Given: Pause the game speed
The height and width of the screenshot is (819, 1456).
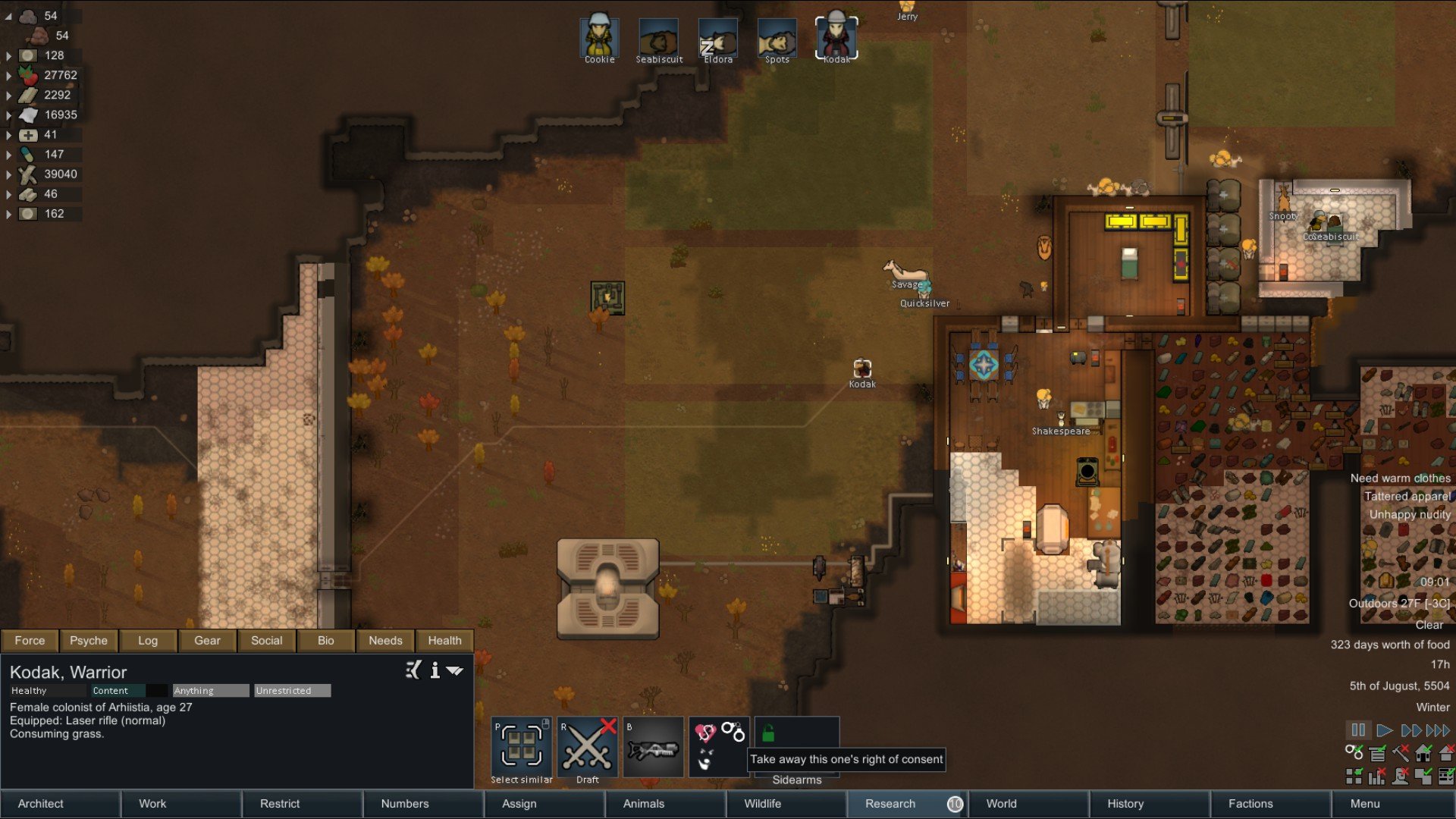Looking at the screenshot, I should tap(1358, 730).
